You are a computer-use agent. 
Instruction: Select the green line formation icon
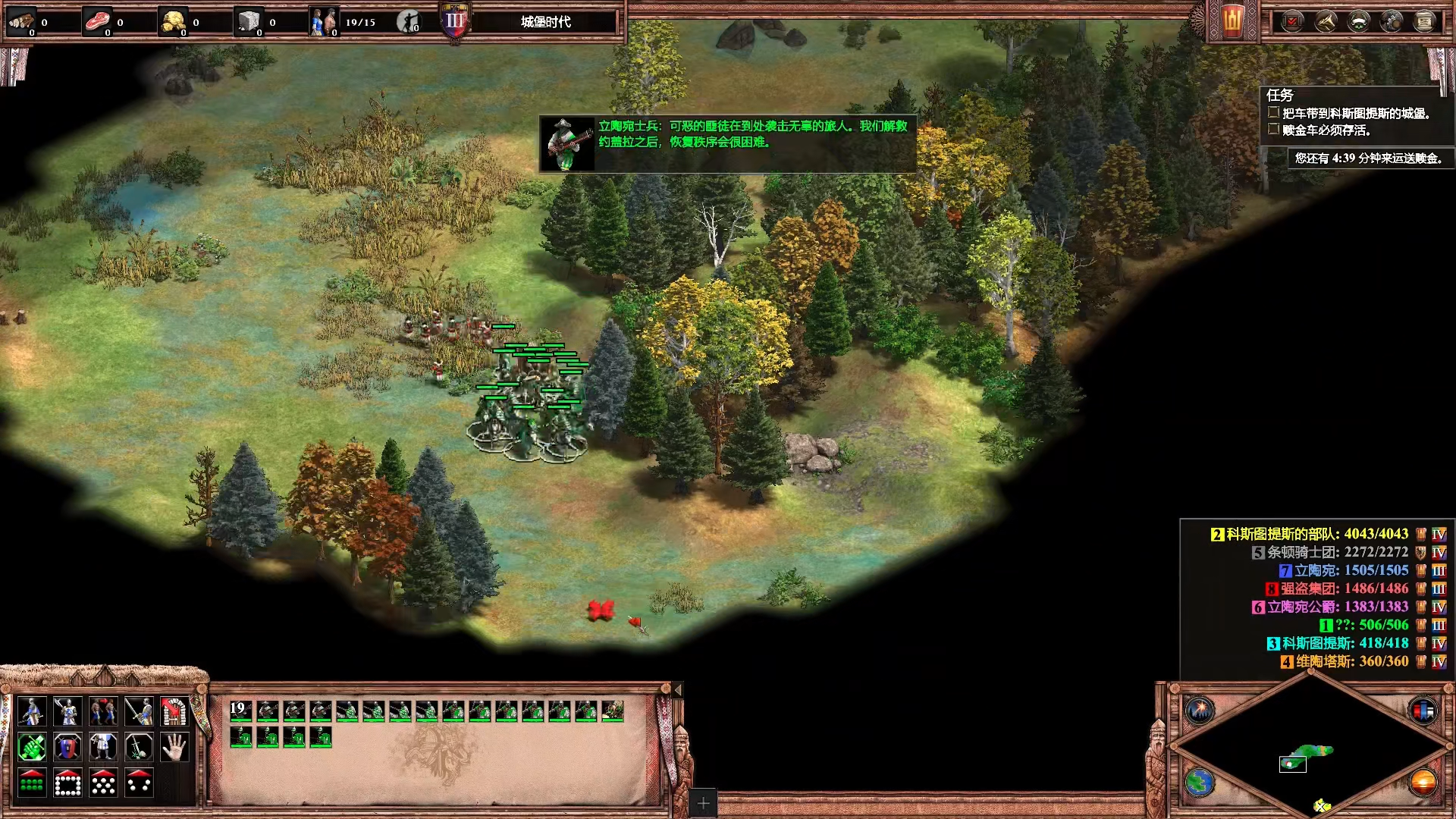pyautogui.click(x=32, y=783)
